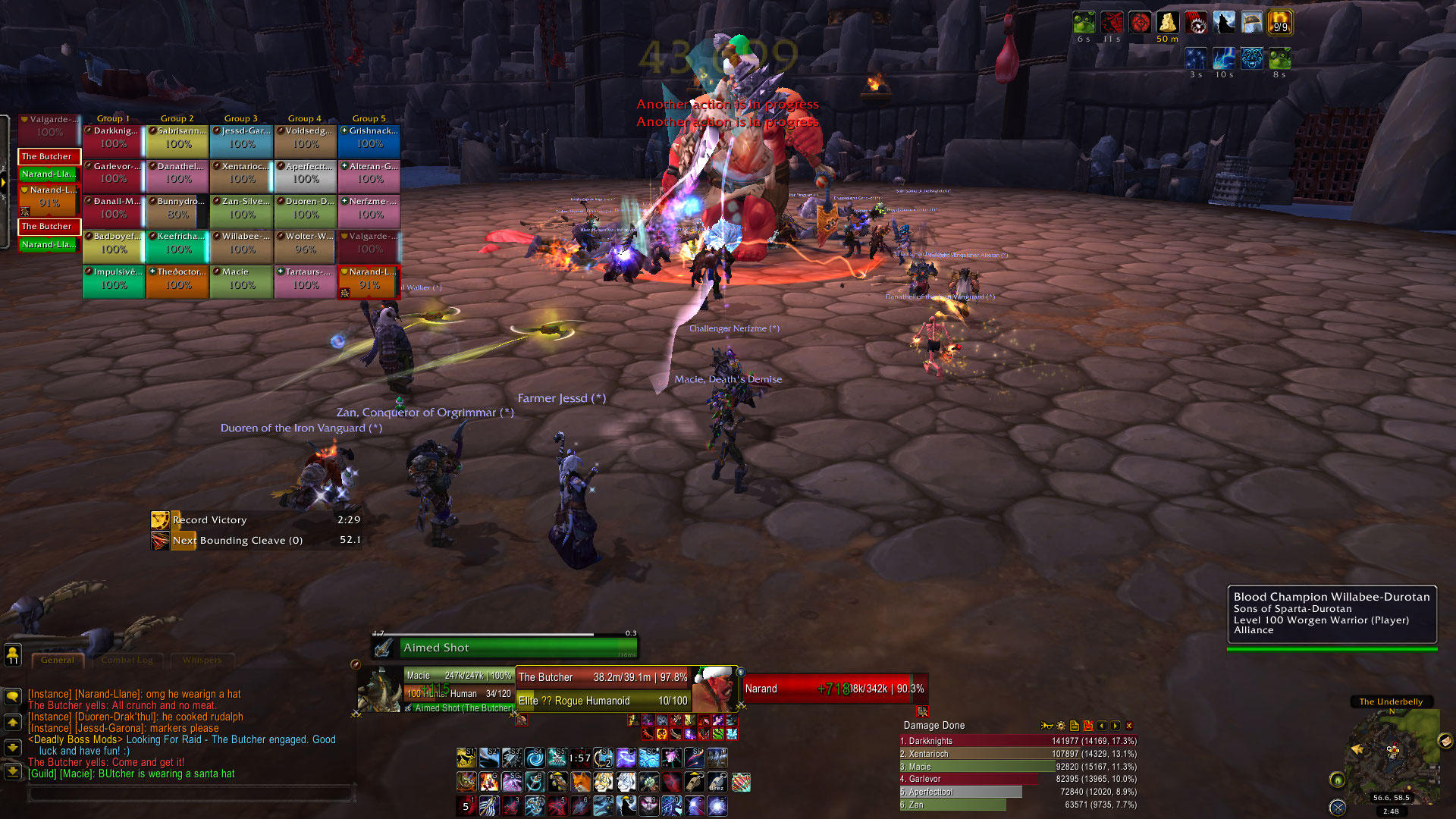Open the chat menu speech bubble button
1456x819 pixels.
pyautogui.click(x=13, y=696)
